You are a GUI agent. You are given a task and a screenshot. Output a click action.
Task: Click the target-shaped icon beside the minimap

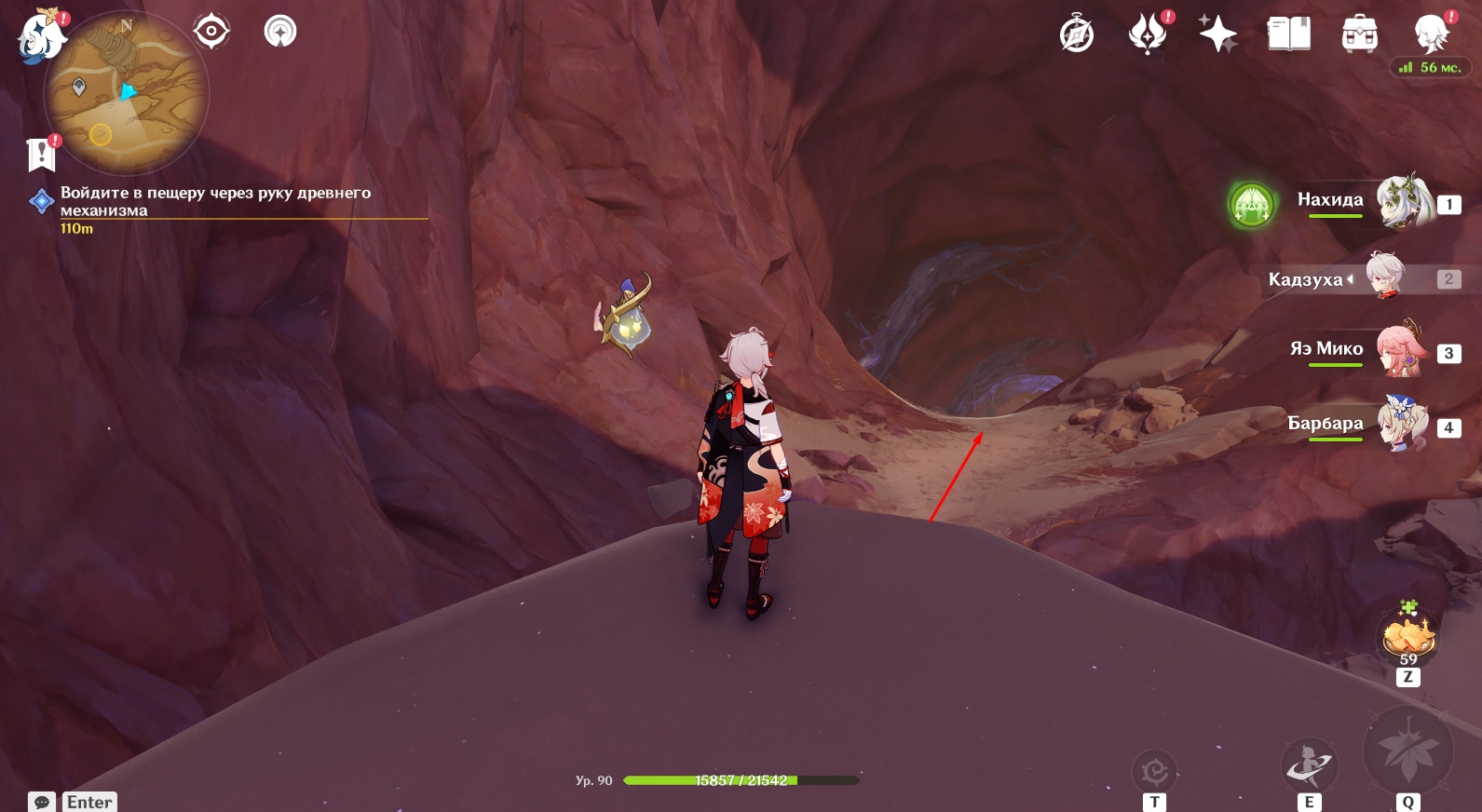pos(211,32)
